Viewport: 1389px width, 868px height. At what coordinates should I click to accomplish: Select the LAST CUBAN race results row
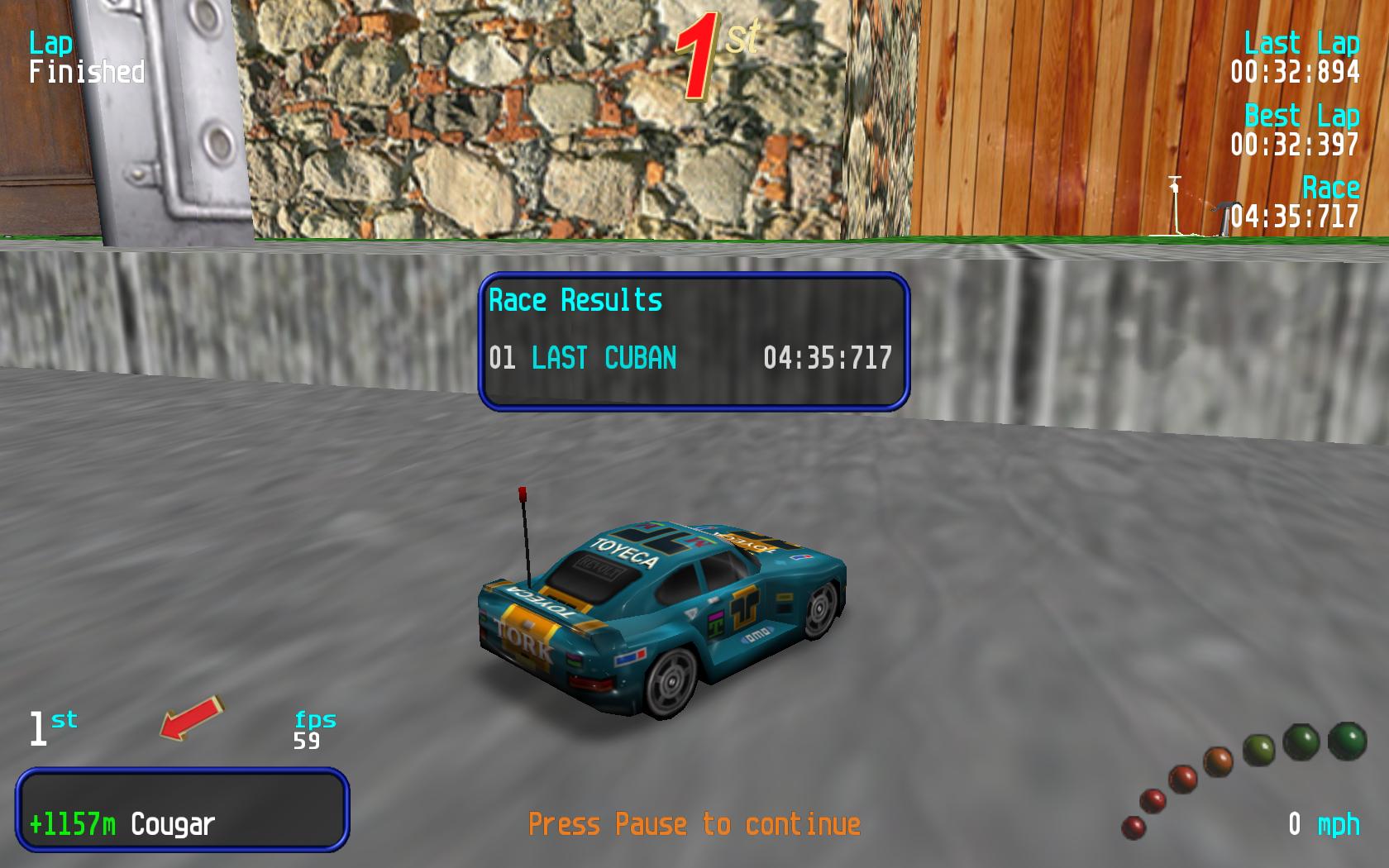(690, 358)
